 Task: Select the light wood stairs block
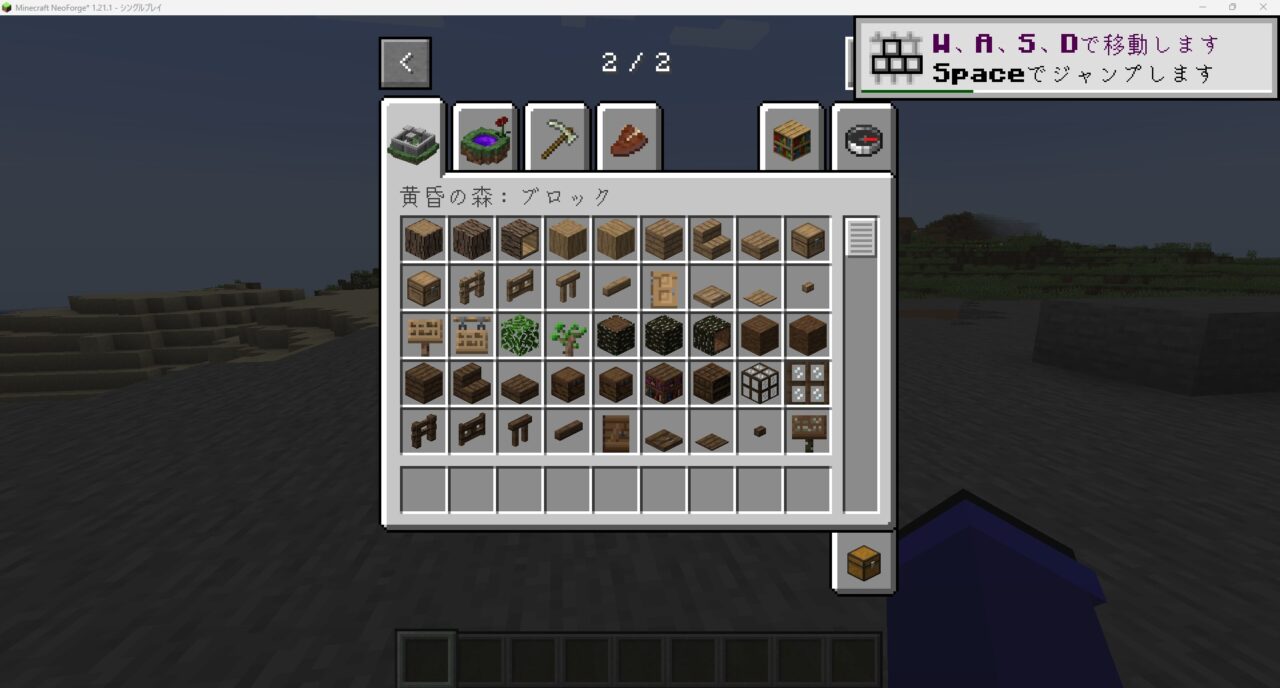[x=712, y=240]
